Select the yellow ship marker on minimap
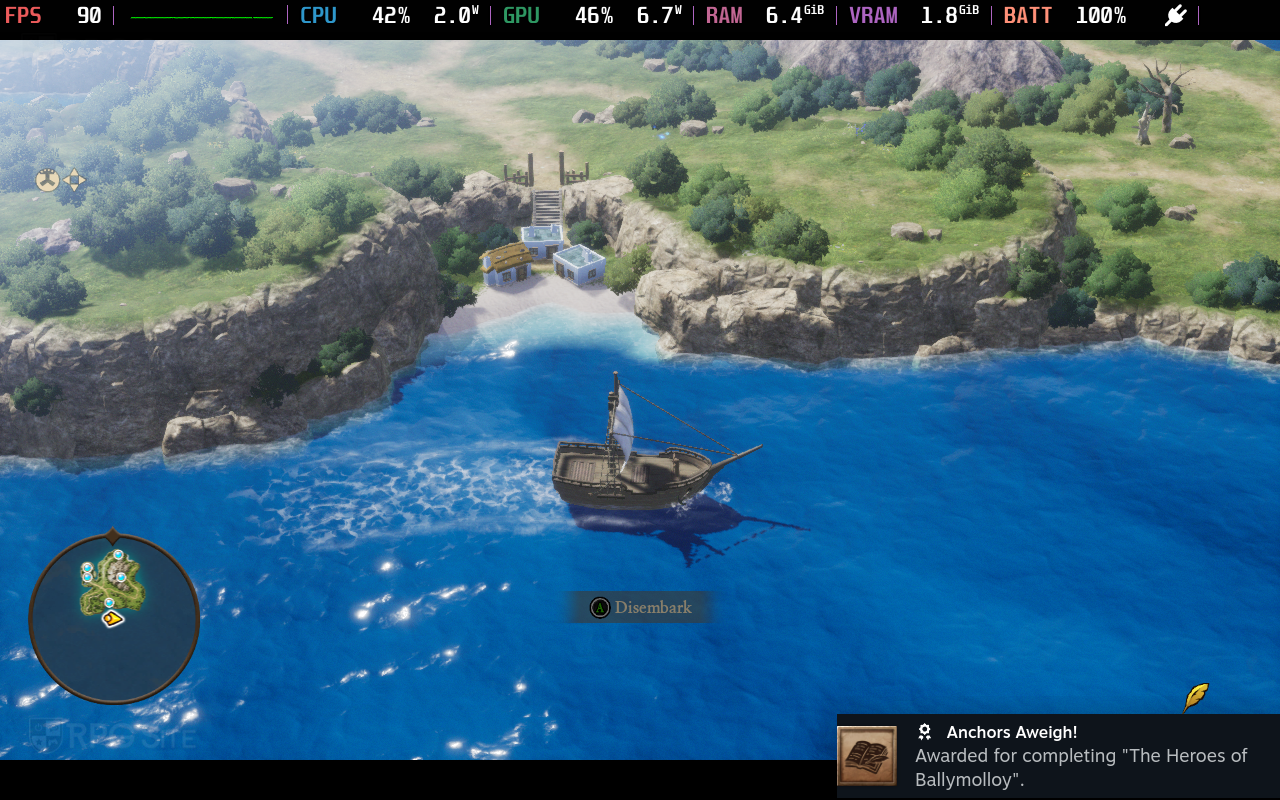This screenshot has width=1280, height=800. click(113, 619)
